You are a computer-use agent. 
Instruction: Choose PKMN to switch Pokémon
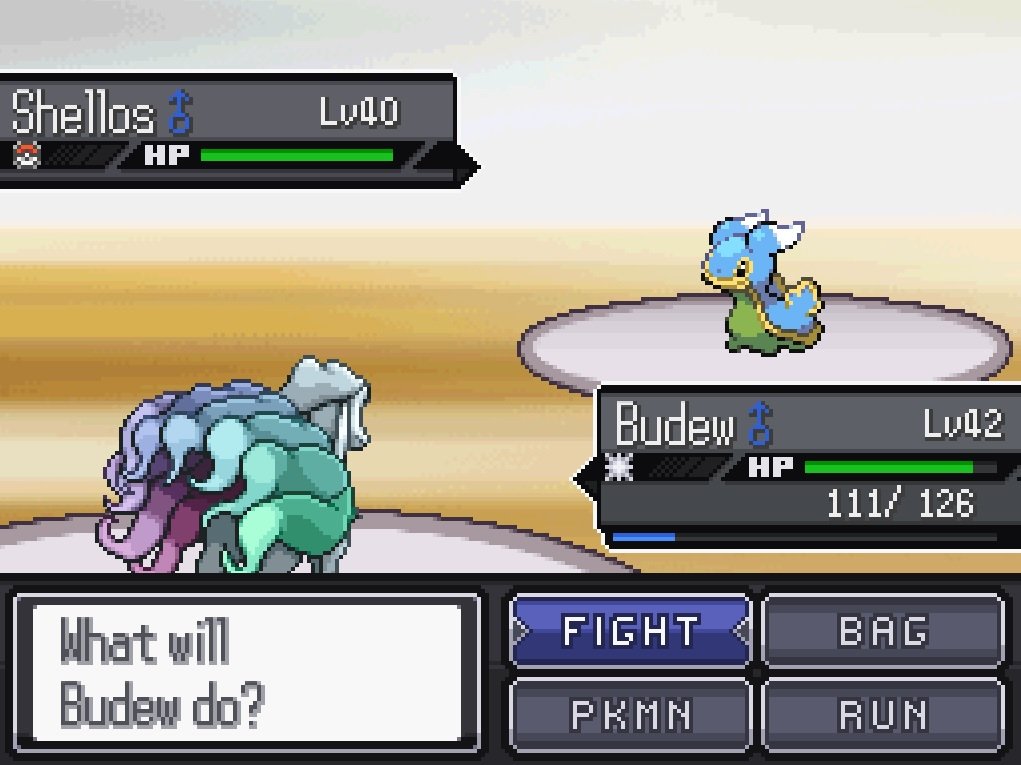[630, 714]
